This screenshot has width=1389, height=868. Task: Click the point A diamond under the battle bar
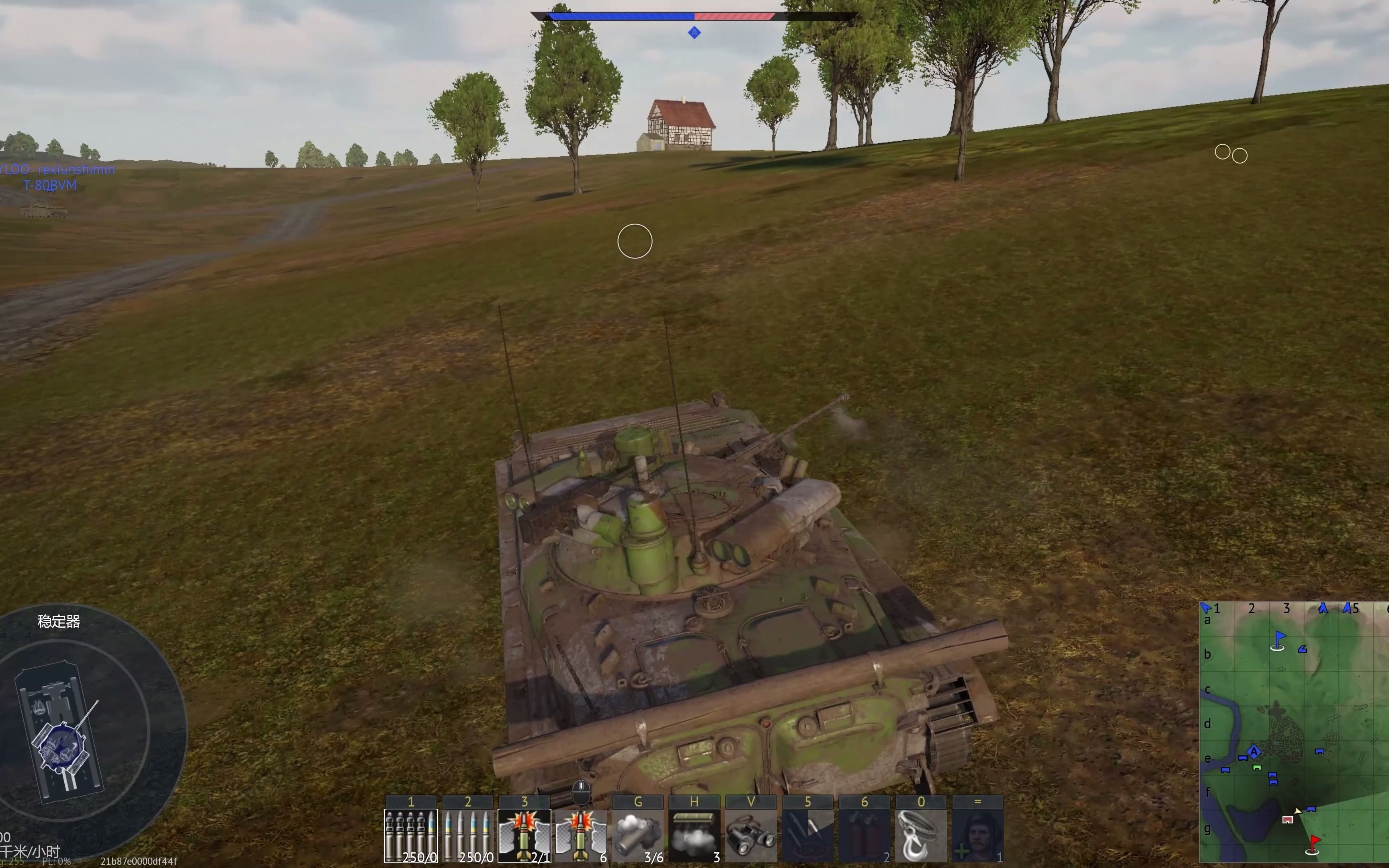click(x=694, y=33)
